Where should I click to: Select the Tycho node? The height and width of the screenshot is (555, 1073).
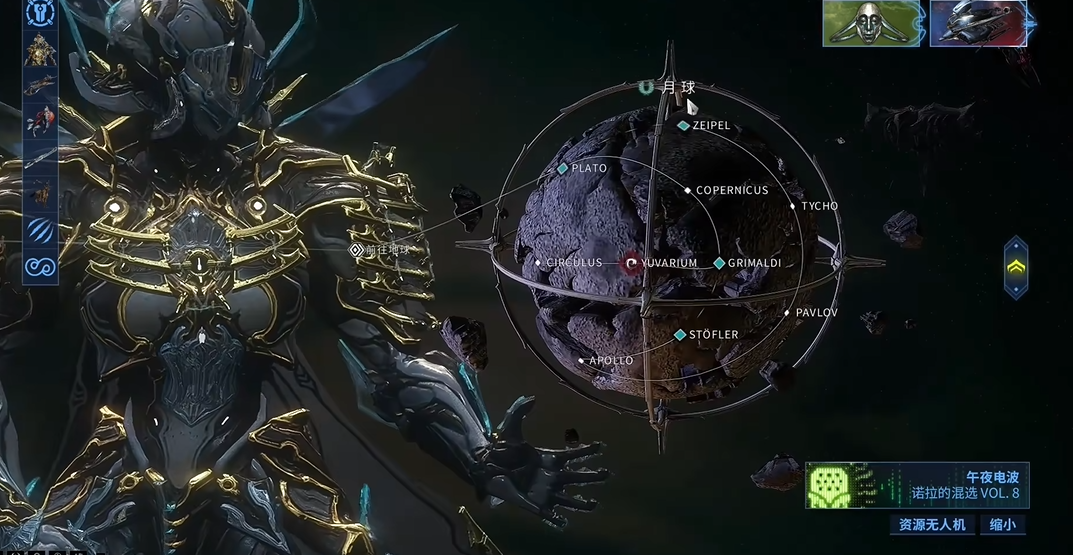click(x=793, y=206)
